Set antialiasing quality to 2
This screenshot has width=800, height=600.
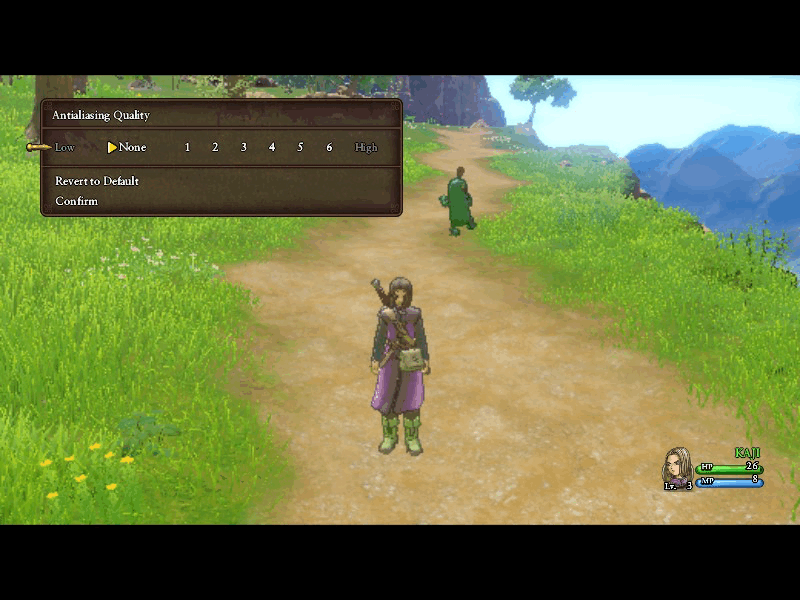pyautogui.click(x=215, y=147)
